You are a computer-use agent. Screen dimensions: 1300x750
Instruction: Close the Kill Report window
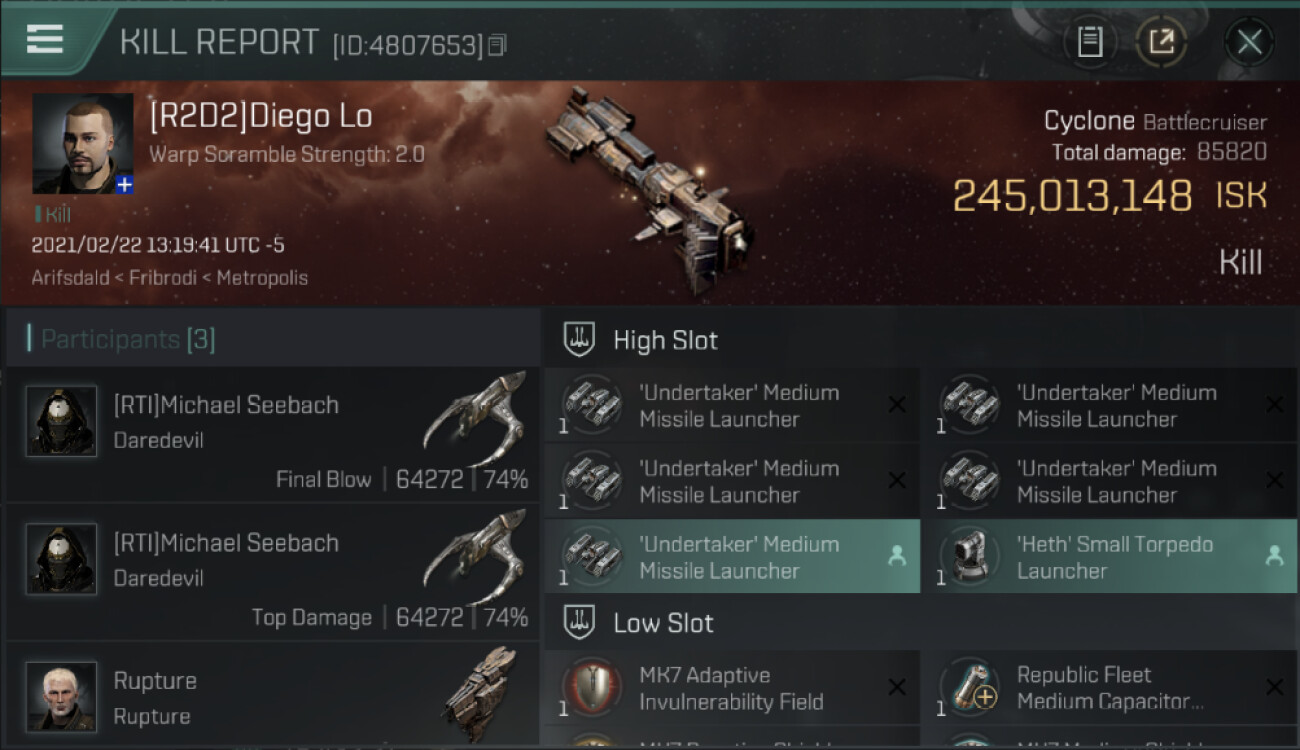[1249, 42]
